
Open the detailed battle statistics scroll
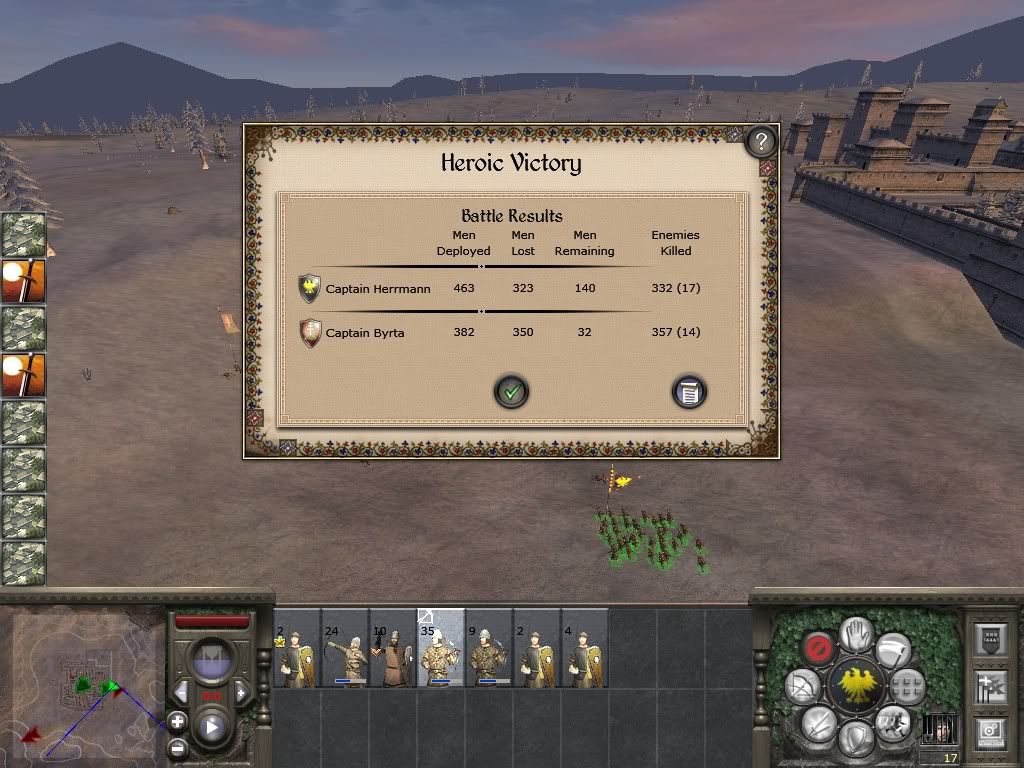[x=688, y=392]
